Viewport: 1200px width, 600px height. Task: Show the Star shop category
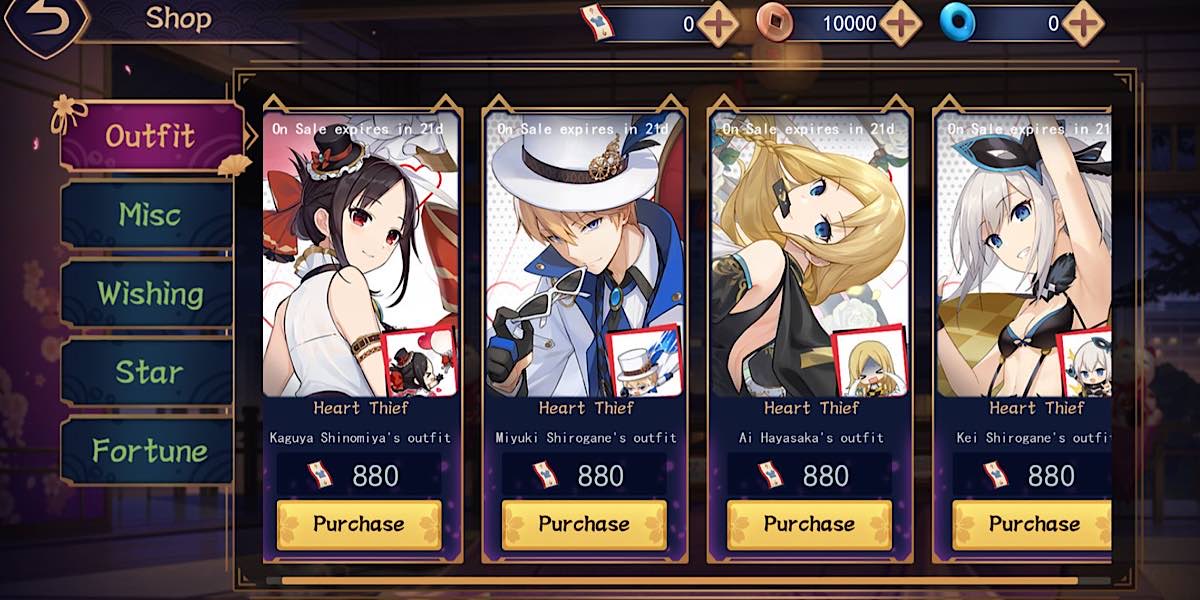coord(150,372)
